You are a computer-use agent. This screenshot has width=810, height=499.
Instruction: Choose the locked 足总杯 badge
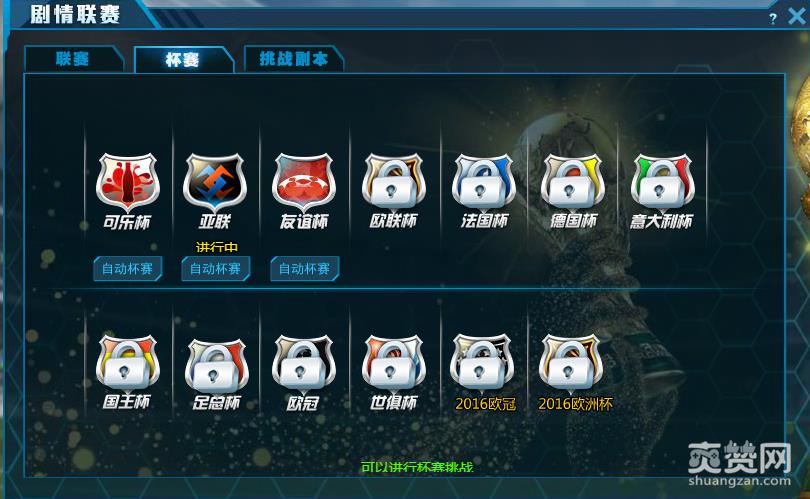pyautogui.click(x=216, y=364)
